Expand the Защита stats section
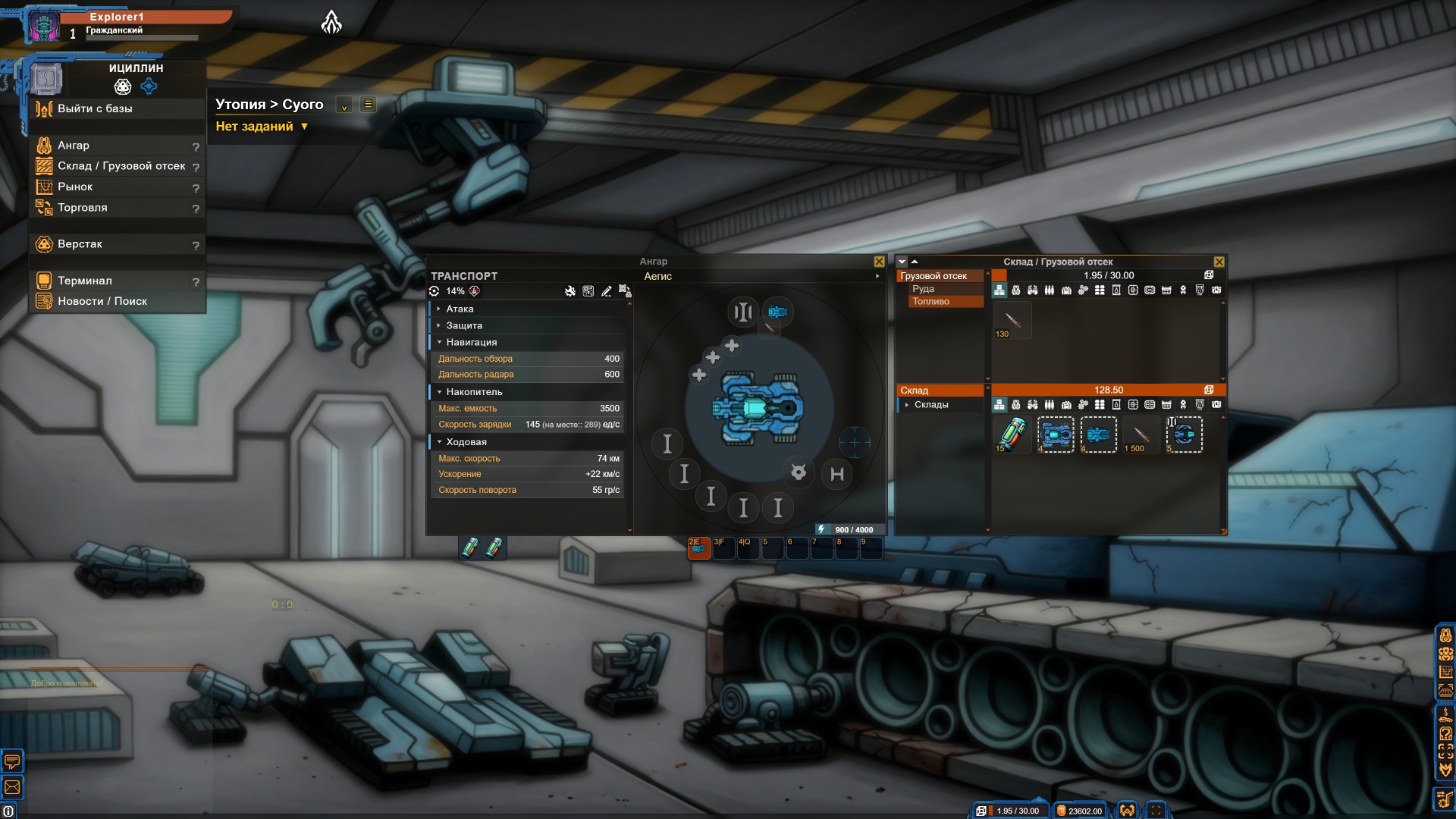This screenshot has width=1456, height=819. [x=464, y=325]
